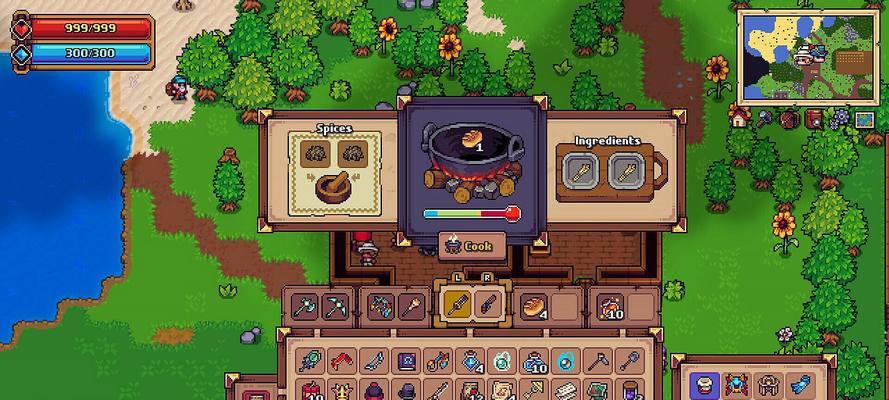Equip the bow from the hotbar

[x=379, y=305]
